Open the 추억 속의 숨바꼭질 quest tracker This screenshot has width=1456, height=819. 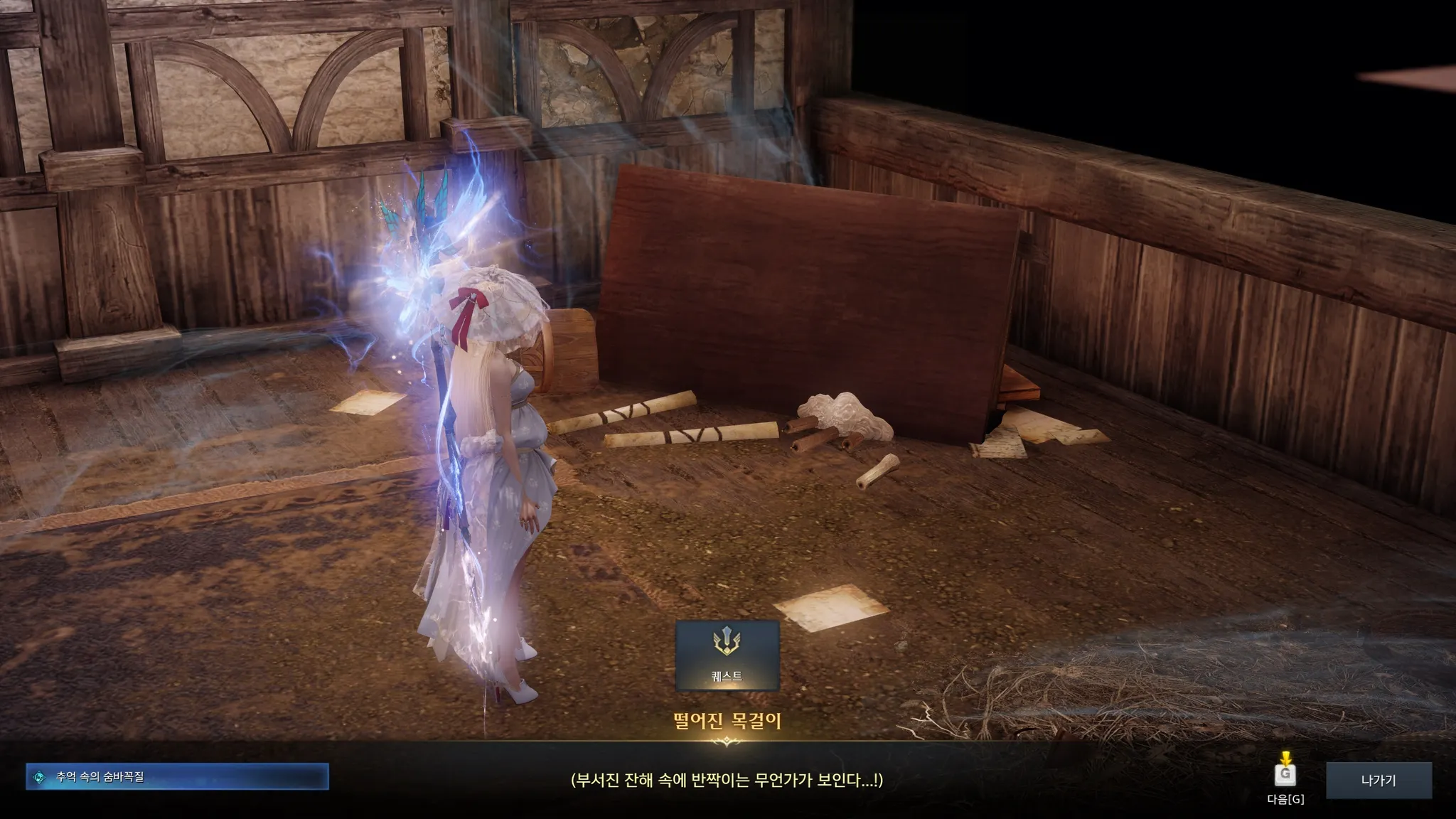point(177,777)
